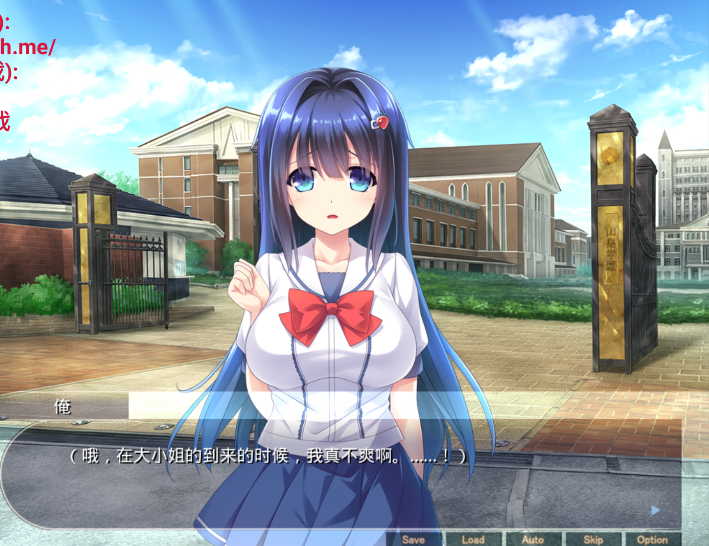Toggle Auto text advance
Viewport: 709px width, 546px height.
point(533,539)
